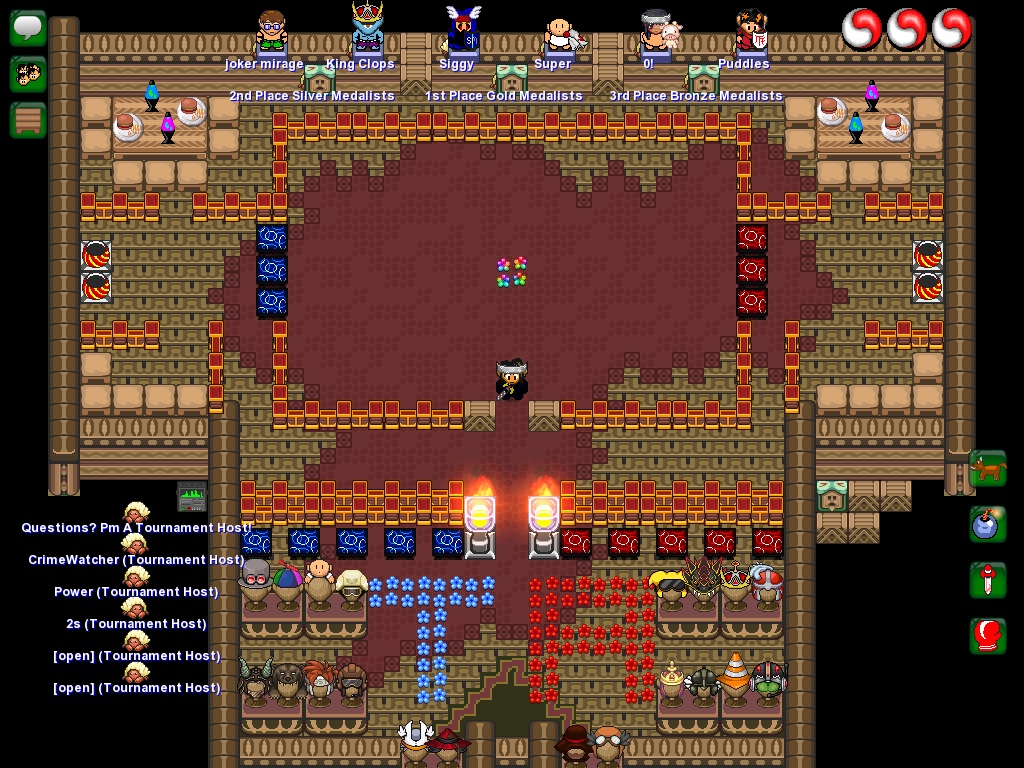Open the wooden crate inventory button

pyautogui.click(x=28, y=120)
